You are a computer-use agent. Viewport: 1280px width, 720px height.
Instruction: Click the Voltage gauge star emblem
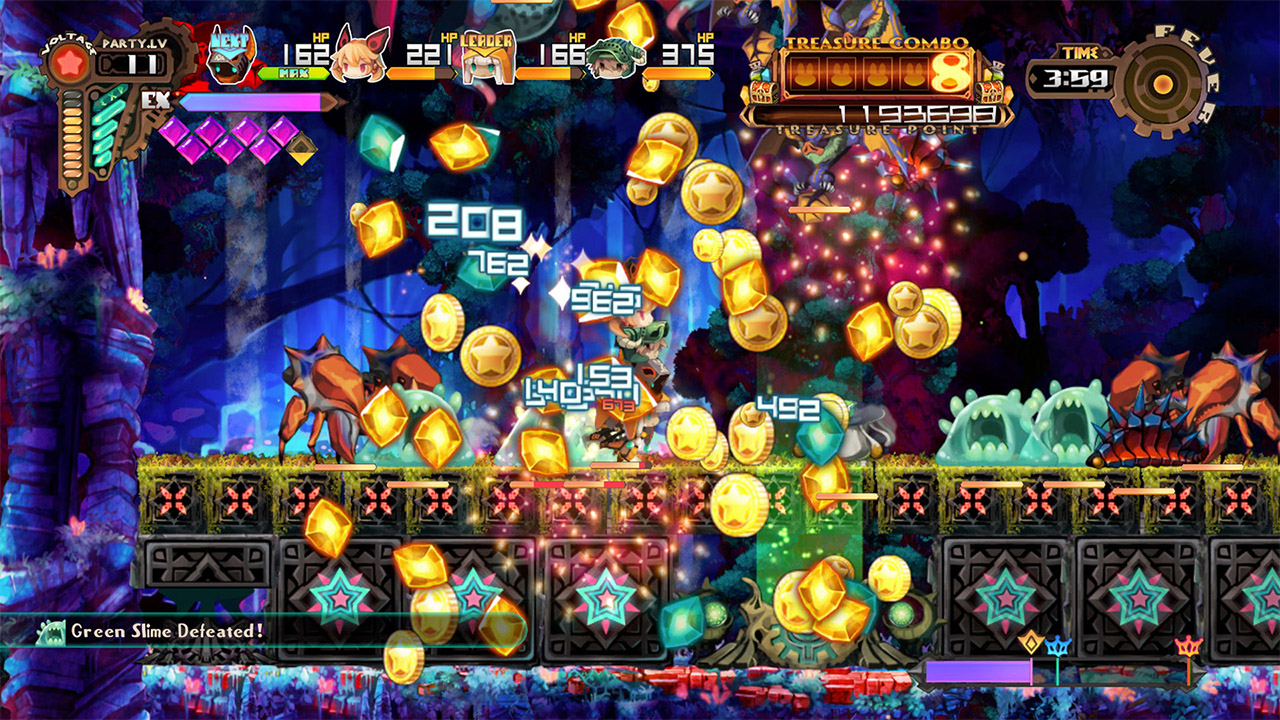click(x=67, y=60)
